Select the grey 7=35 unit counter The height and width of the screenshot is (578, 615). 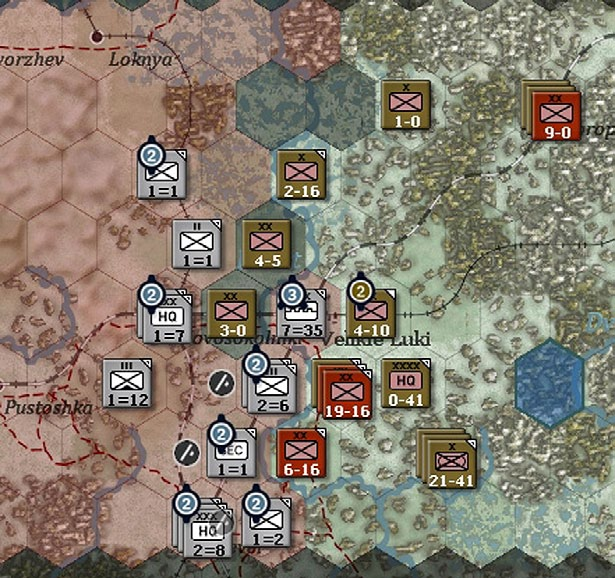tap(302, 314)
